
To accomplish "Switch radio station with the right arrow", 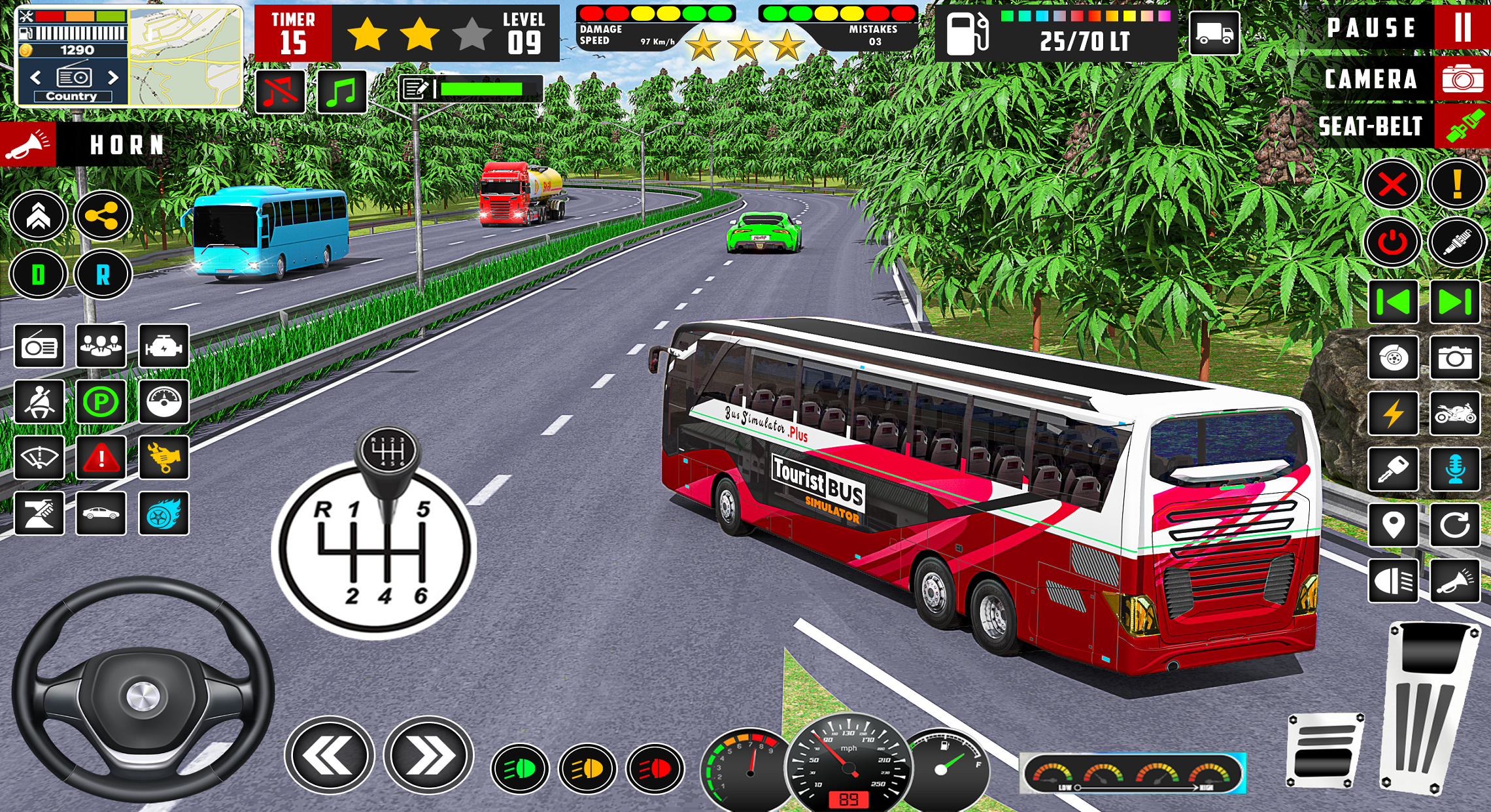I will point(113,76).
